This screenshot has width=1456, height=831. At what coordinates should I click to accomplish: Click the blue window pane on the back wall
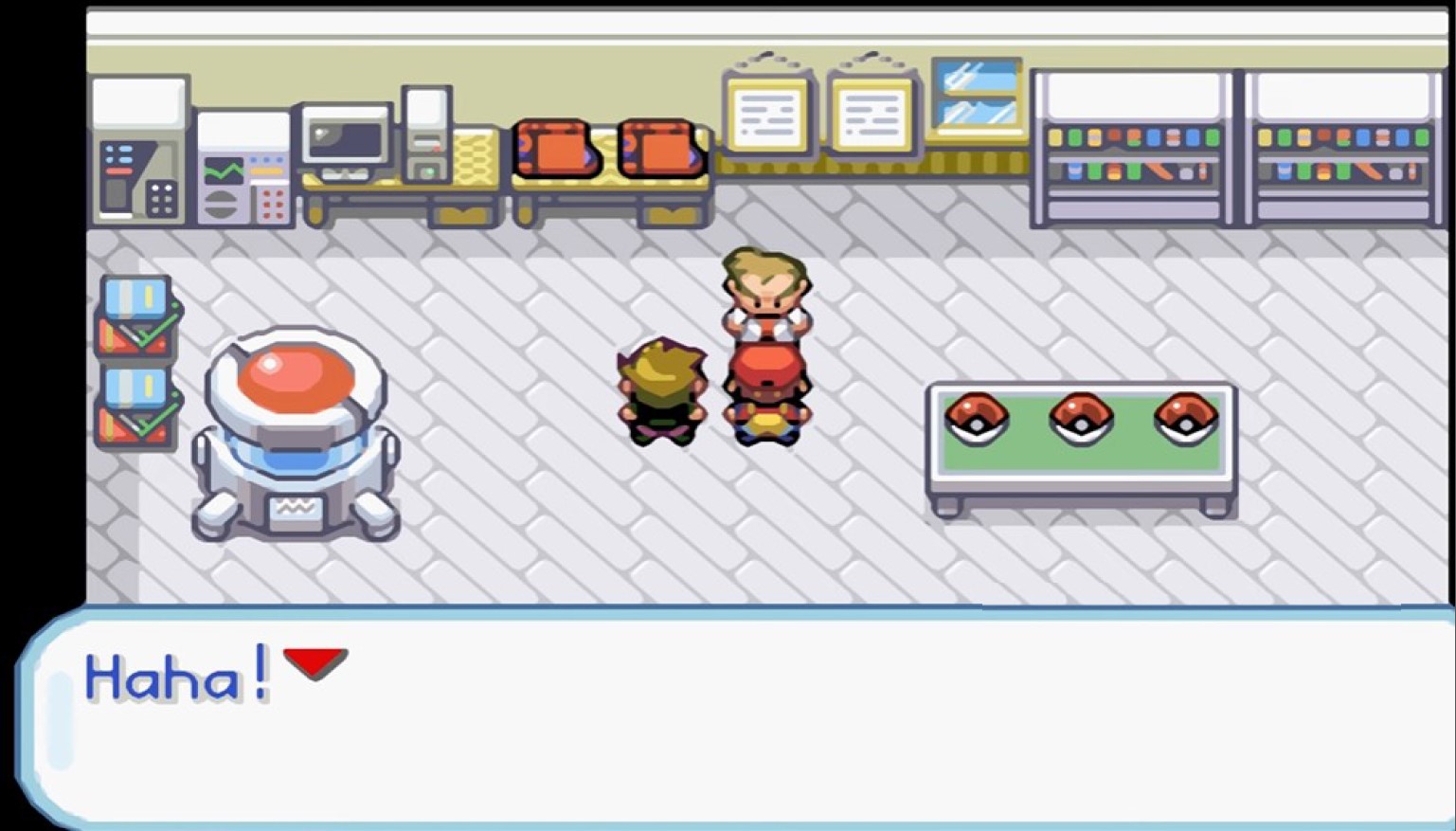coord(976,95)
